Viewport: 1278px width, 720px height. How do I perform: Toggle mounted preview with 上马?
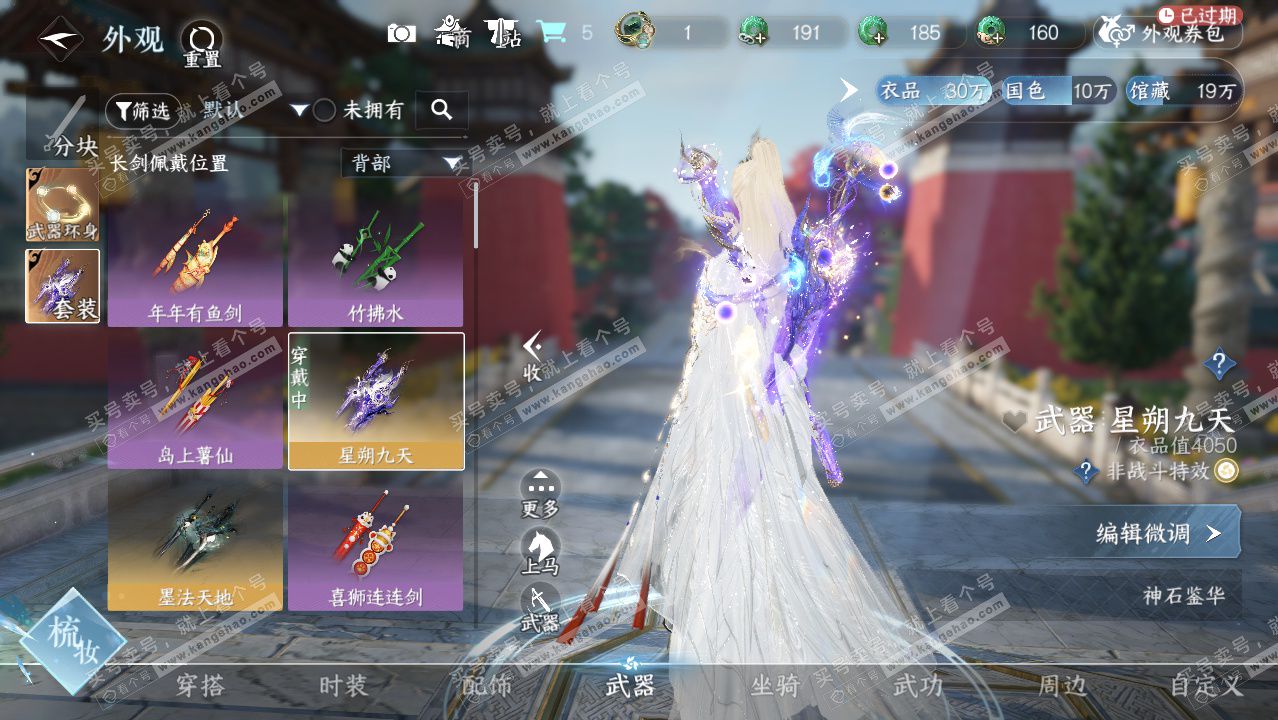[540, 551]
